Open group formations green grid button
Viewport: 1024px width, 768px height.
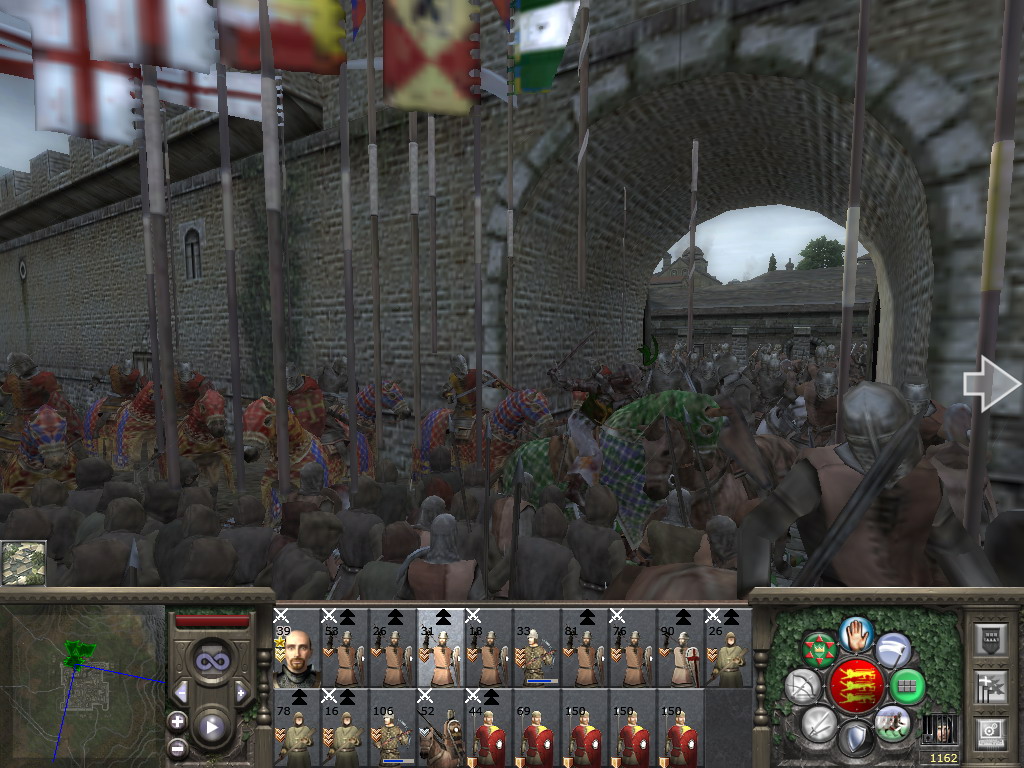point(908,687)
